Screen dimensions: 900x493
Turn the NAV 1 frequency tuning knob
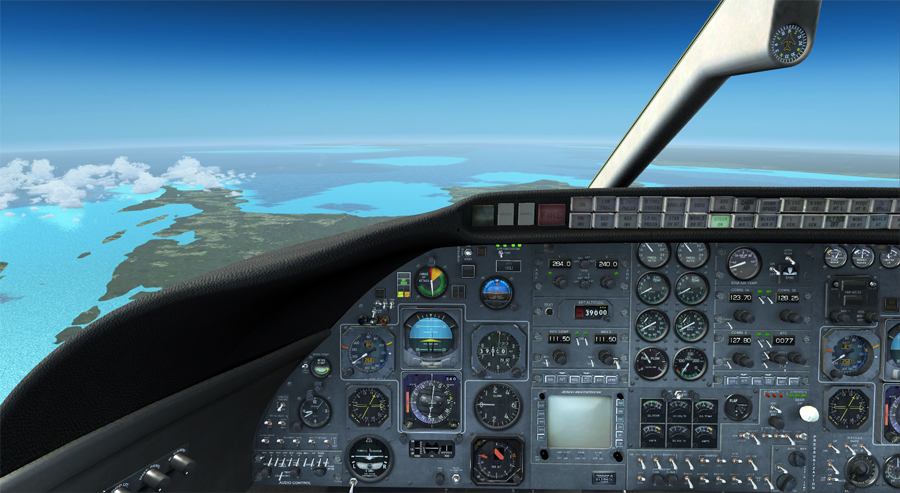point(560,357)
